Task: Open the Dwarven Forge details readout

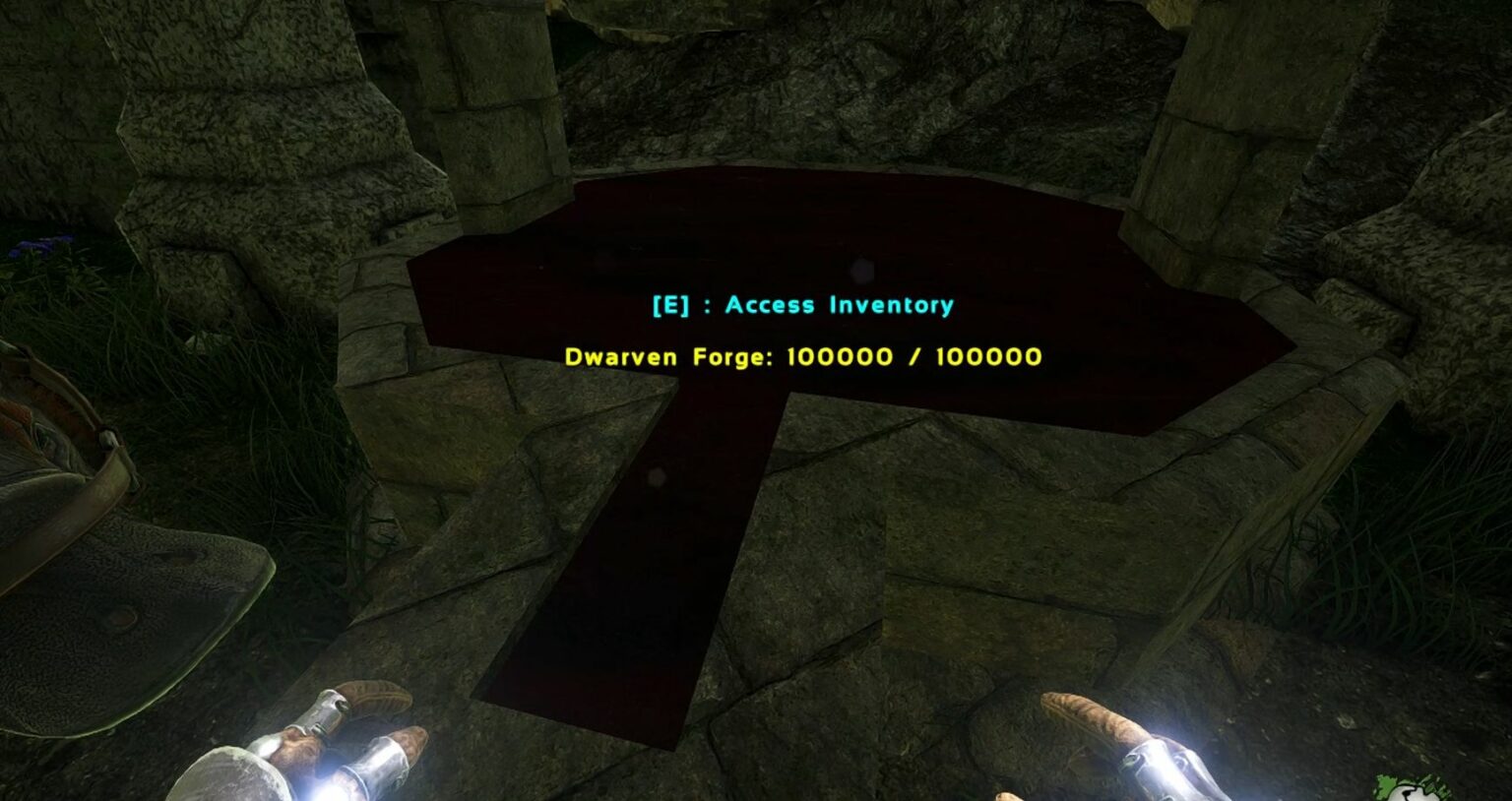Action: click(802, 357)
